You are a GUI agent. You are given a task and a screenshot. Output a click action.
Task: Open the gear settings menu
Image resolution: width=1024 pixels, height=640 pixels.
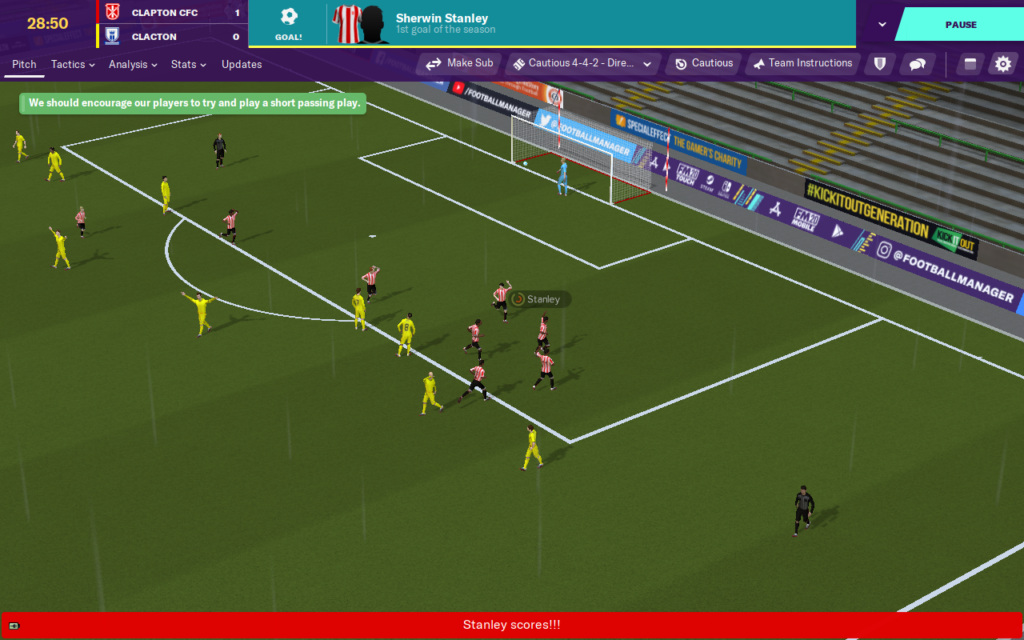(x=1002, y=64)
